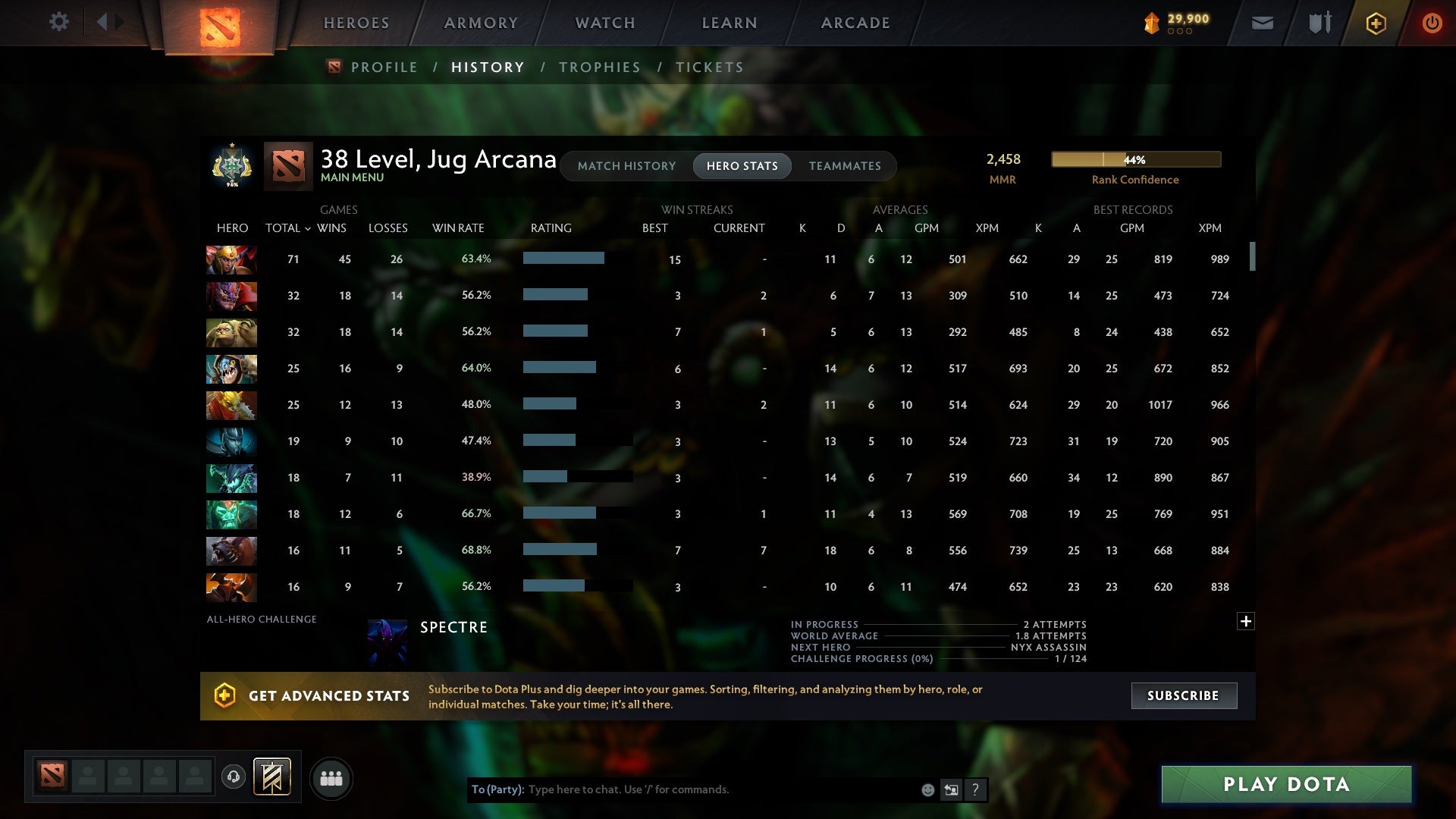Navigate to TROPHIES
Image resolution: width=1456 pixels, height=819 pixels.
click(599, 67)
